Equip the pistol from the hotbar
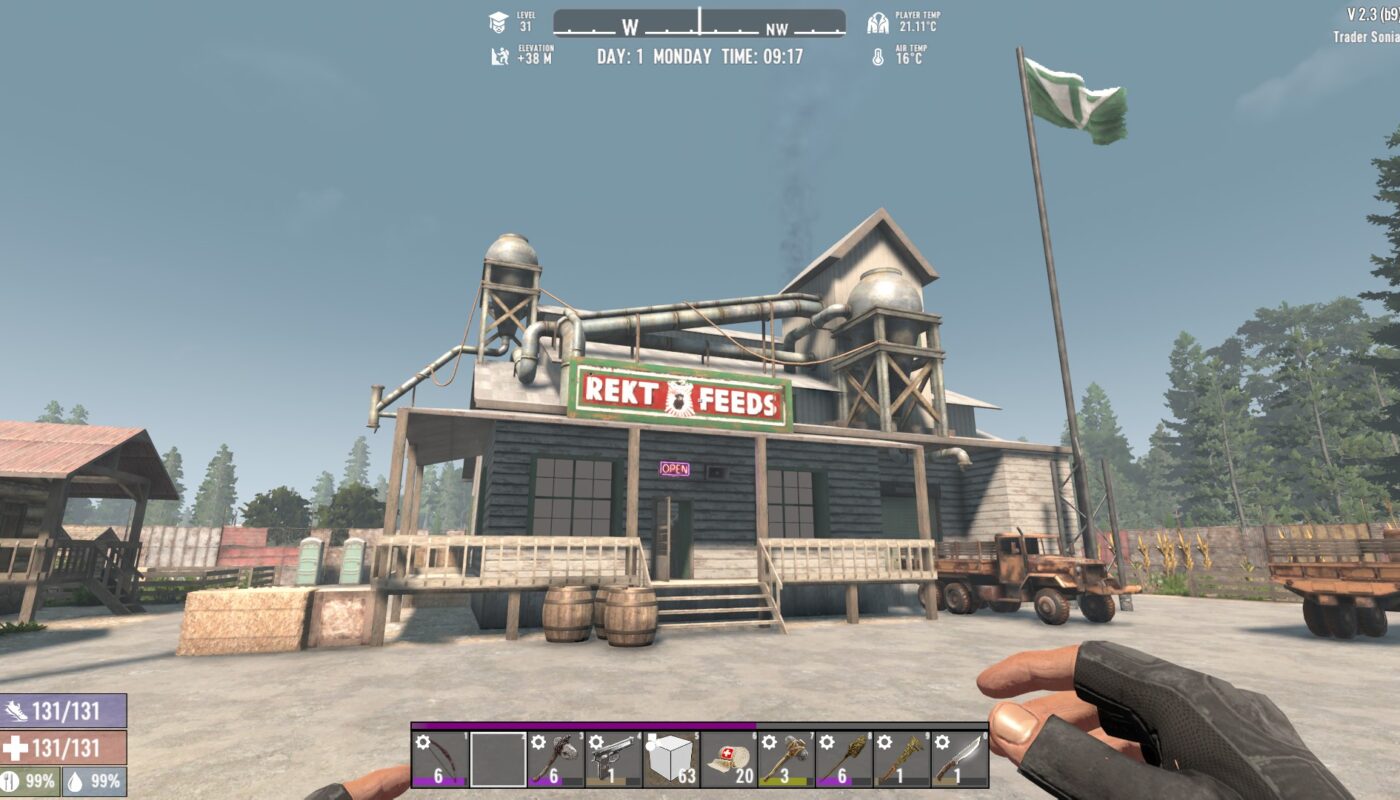Screen dimensions: 1400x800 tap(613, 760)
